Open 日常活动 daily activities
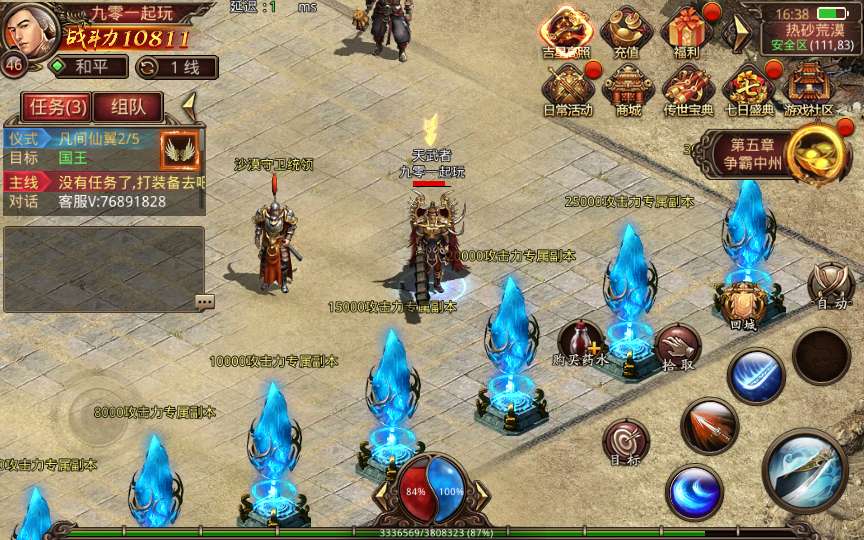This screenshot has height=540, width=864. (x=567, y=88)
